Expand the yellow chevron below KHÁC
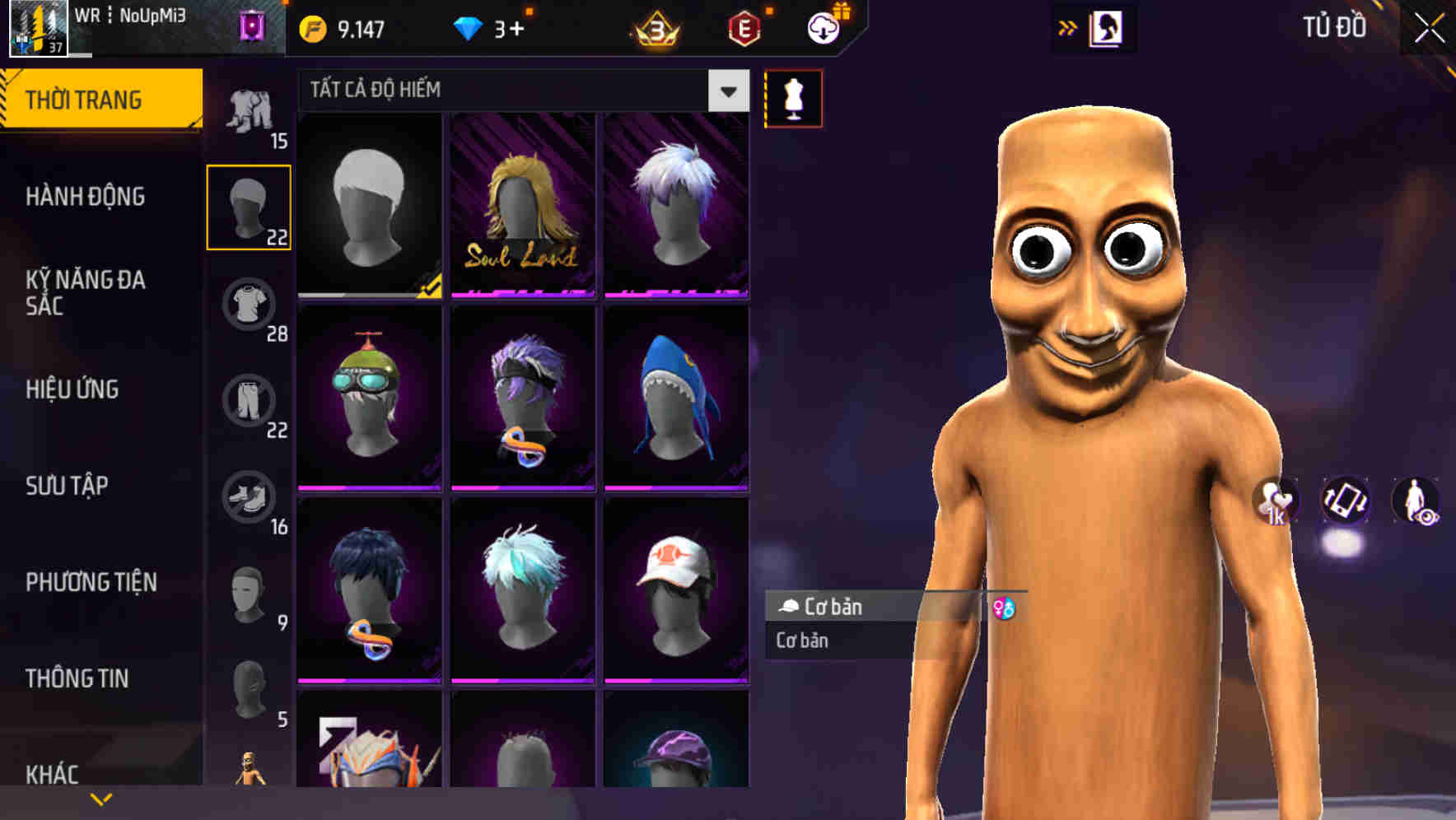This screenshot has height=820, width=1456. click(x=101, y=799)
